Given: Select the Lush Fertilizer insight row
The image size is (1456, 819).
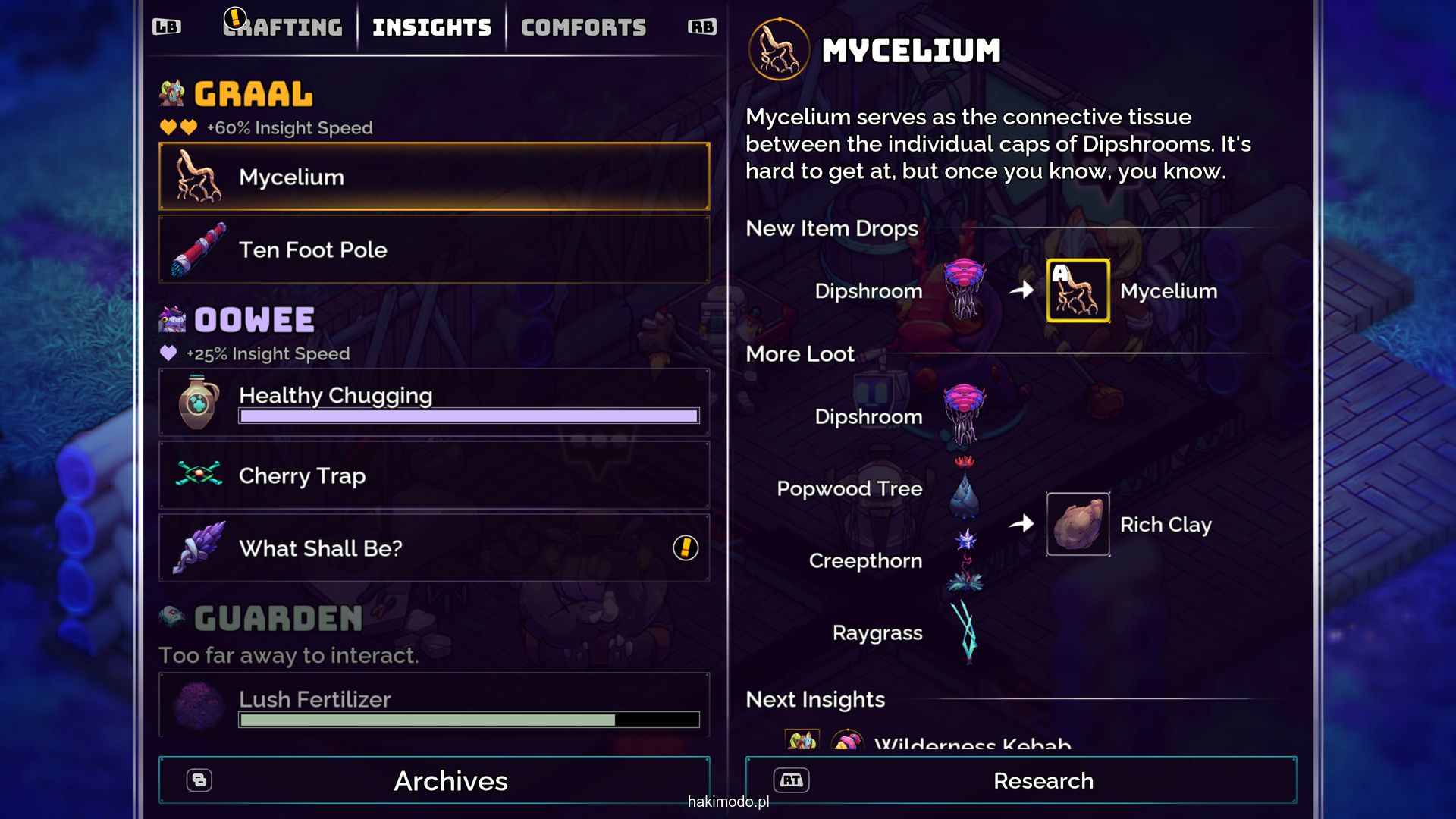Looking at the screenshot, I should click(x=434, y=705).
